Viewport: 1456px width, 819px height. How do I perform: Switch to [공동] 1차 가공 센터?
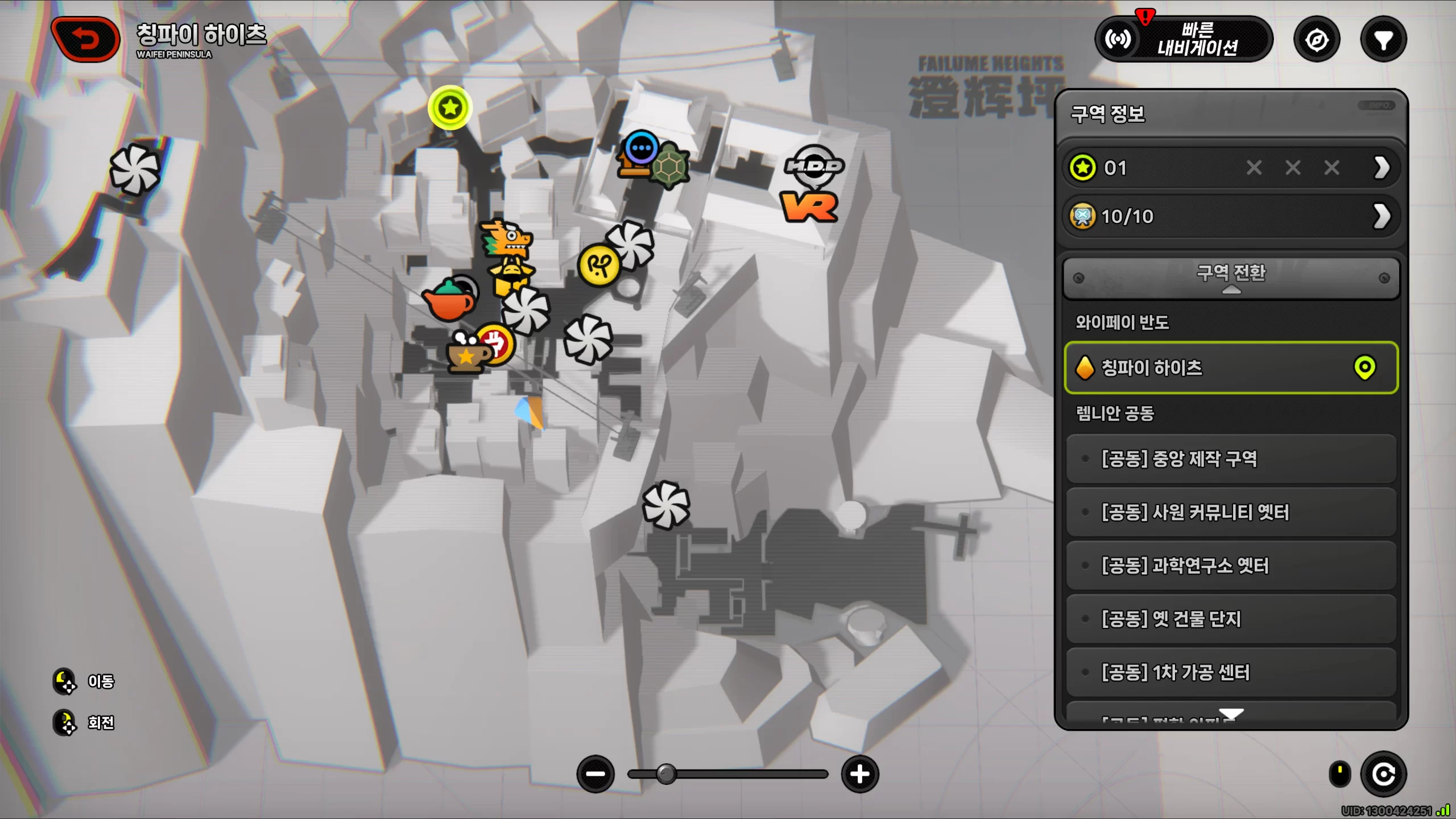1231,672
